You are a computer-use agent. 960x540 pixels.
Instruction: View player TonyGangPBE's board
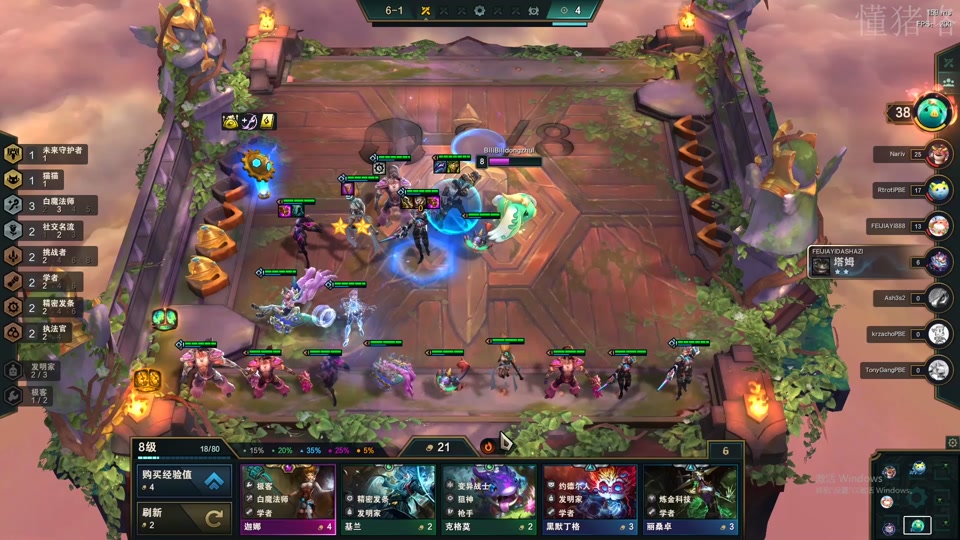click(x=937, y=370)
